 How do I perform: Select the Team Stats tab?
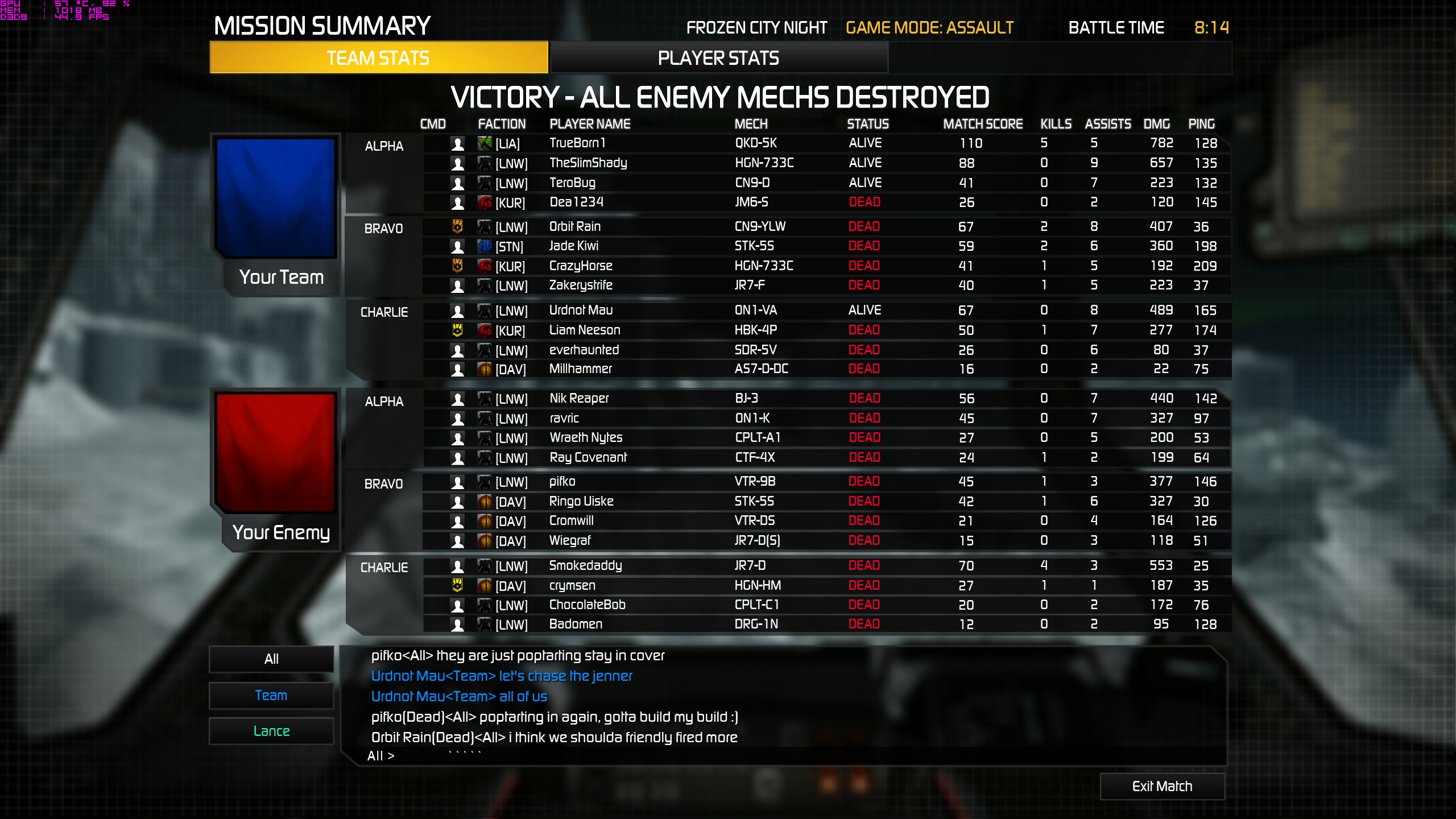[378, 58]
